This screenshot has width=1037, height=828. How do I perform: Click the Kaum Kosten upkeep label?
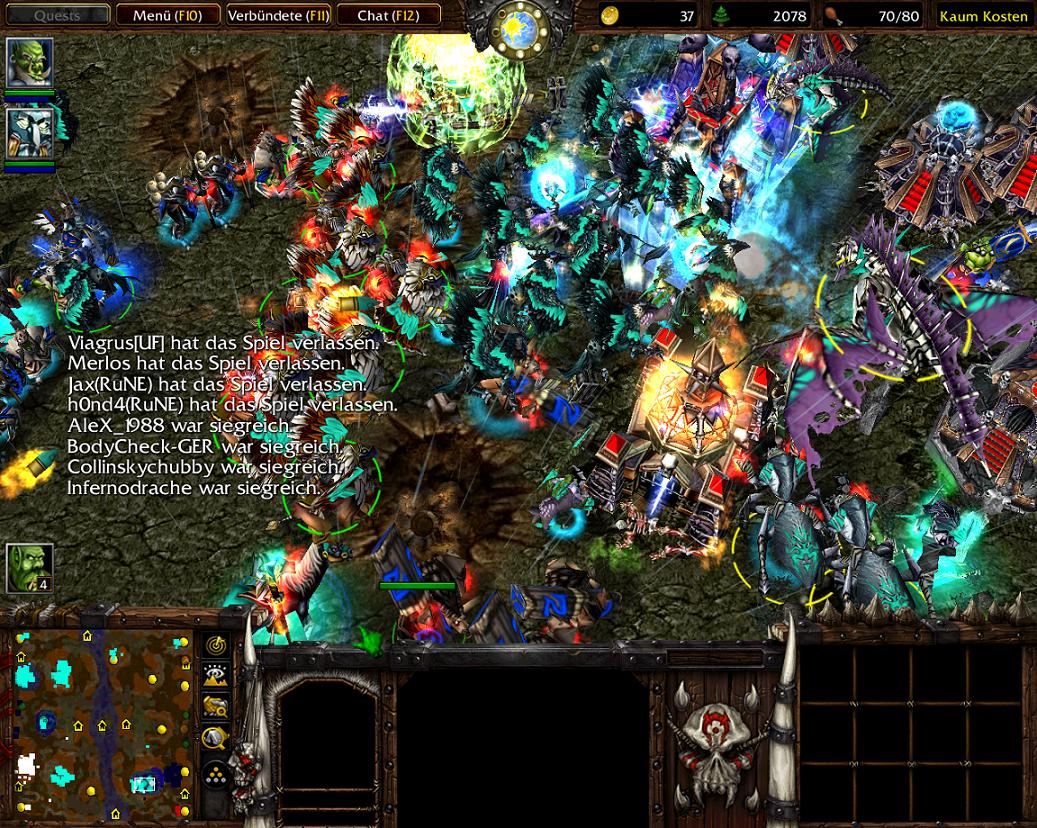pos(983,16)
